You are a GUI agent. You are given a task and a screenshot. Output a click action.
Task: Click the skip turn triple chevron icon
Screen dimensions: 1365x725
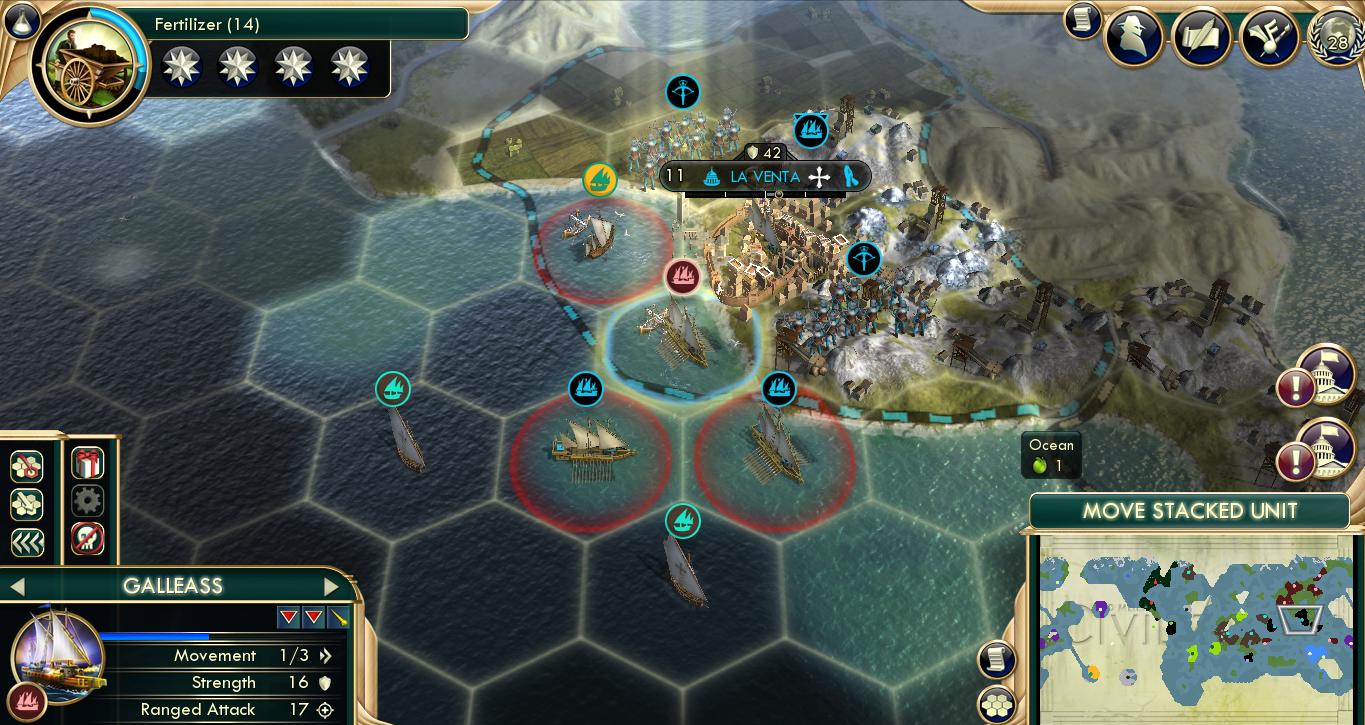[27, 541]
